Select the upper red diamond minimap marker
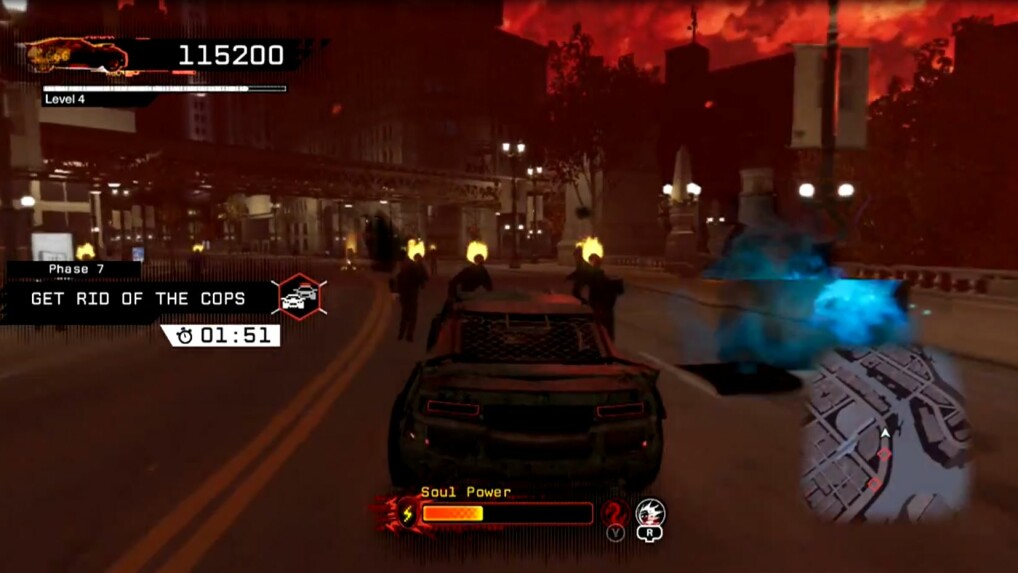This screenshot has width=1018, height=573. [884, 453]
